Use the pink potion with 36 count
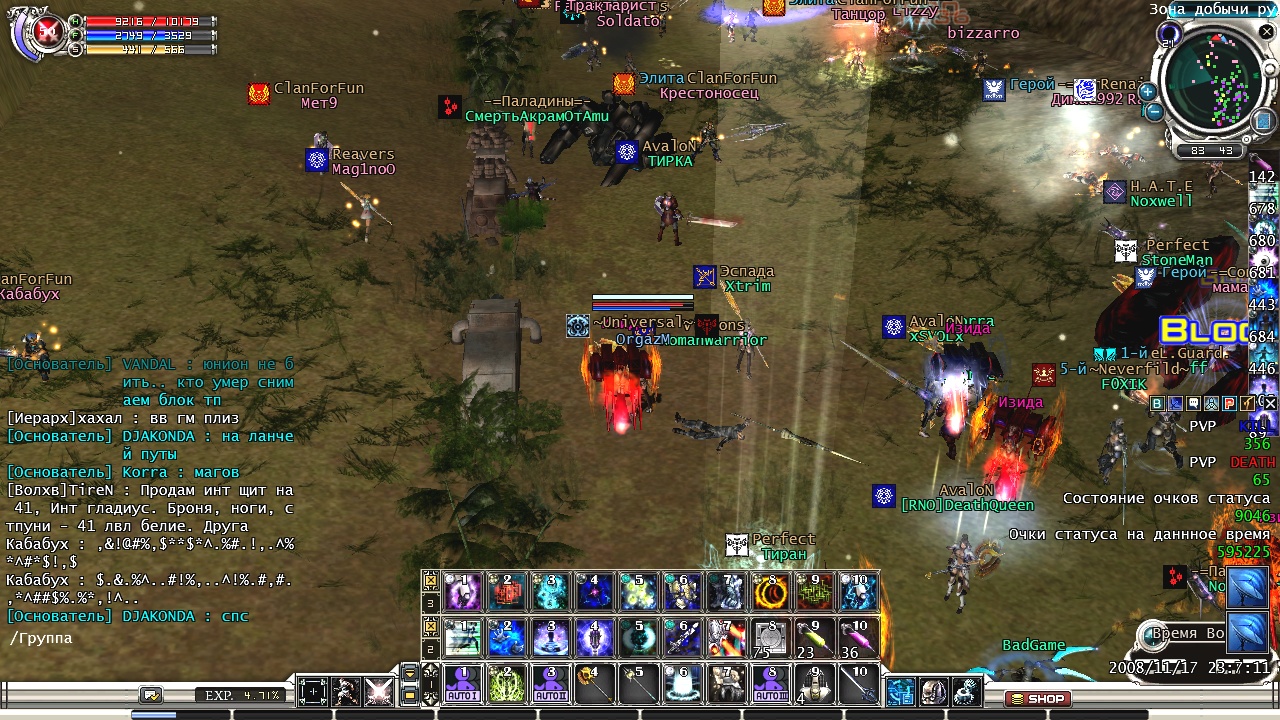Screen dimensions: 1280x720 (x=859, y=638)
